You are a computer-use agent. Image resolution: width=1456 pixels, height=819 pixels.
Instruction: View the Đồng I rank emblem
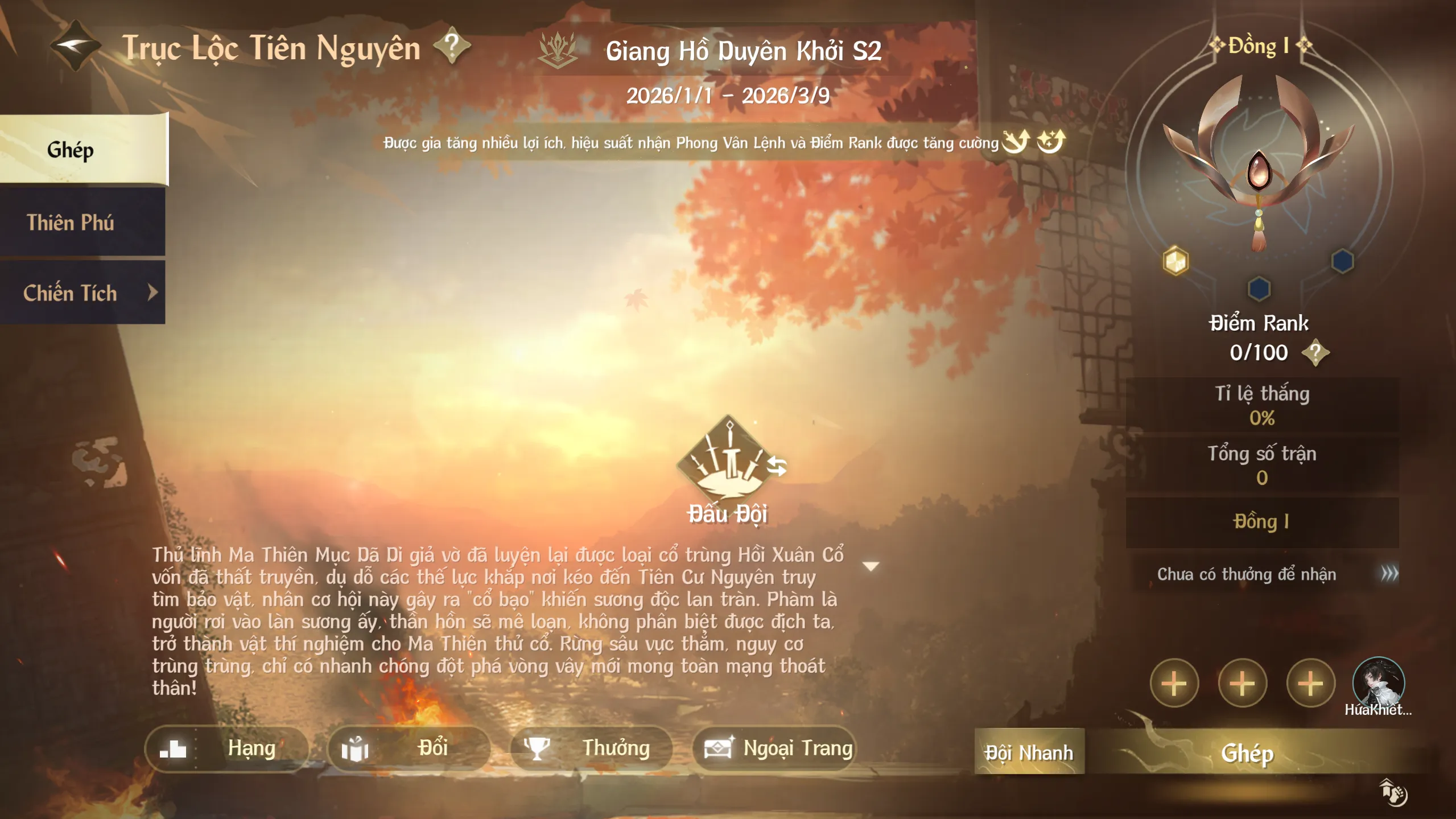click(x=1259, y=165)
